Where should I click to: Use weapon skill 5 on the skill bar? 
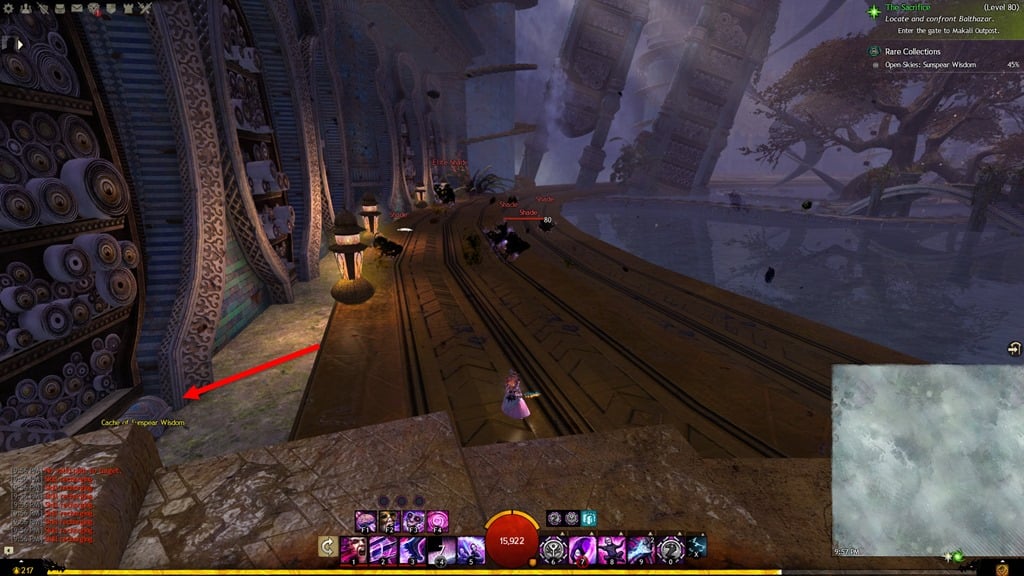pos(469,551)
